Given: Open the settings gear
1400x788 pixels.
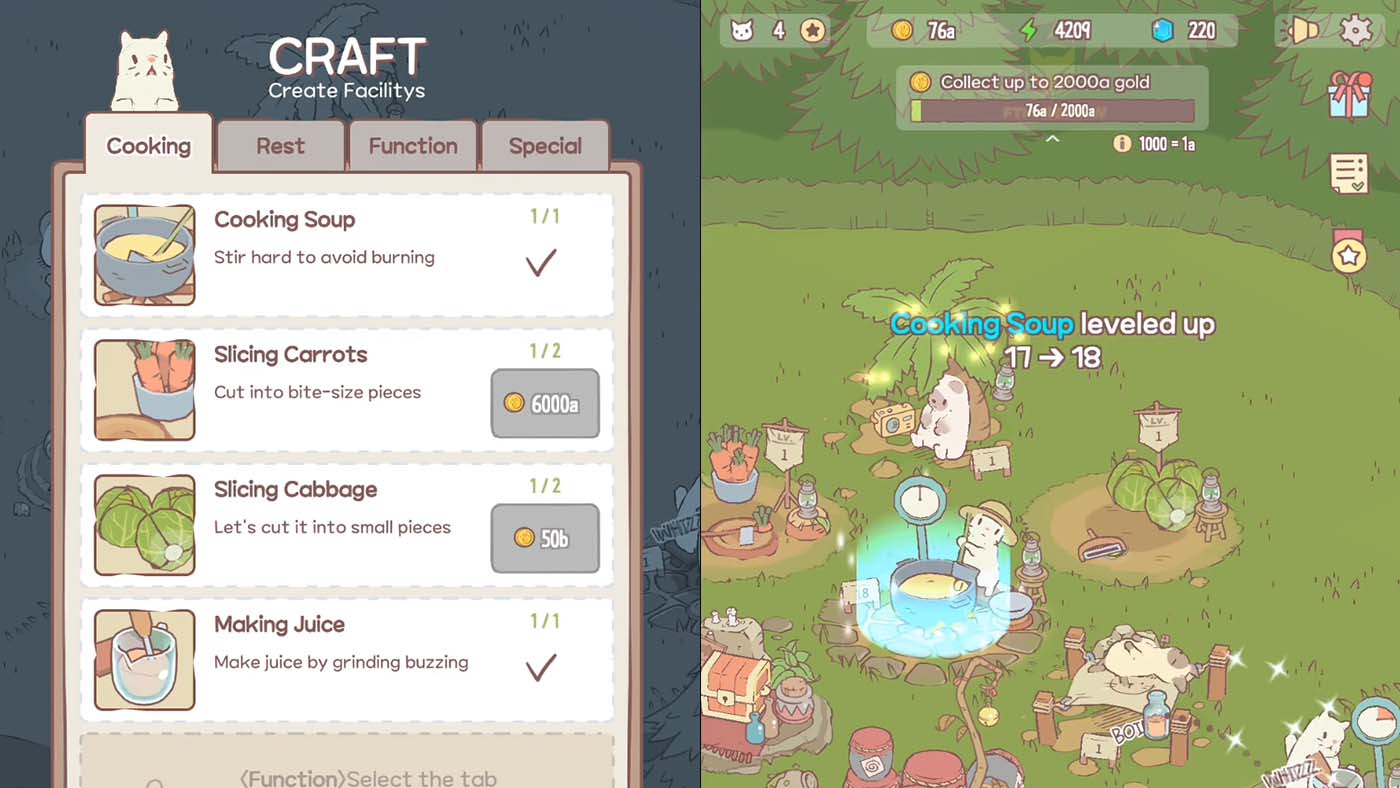Looking at the screenshot, I should click(1357, 31).
